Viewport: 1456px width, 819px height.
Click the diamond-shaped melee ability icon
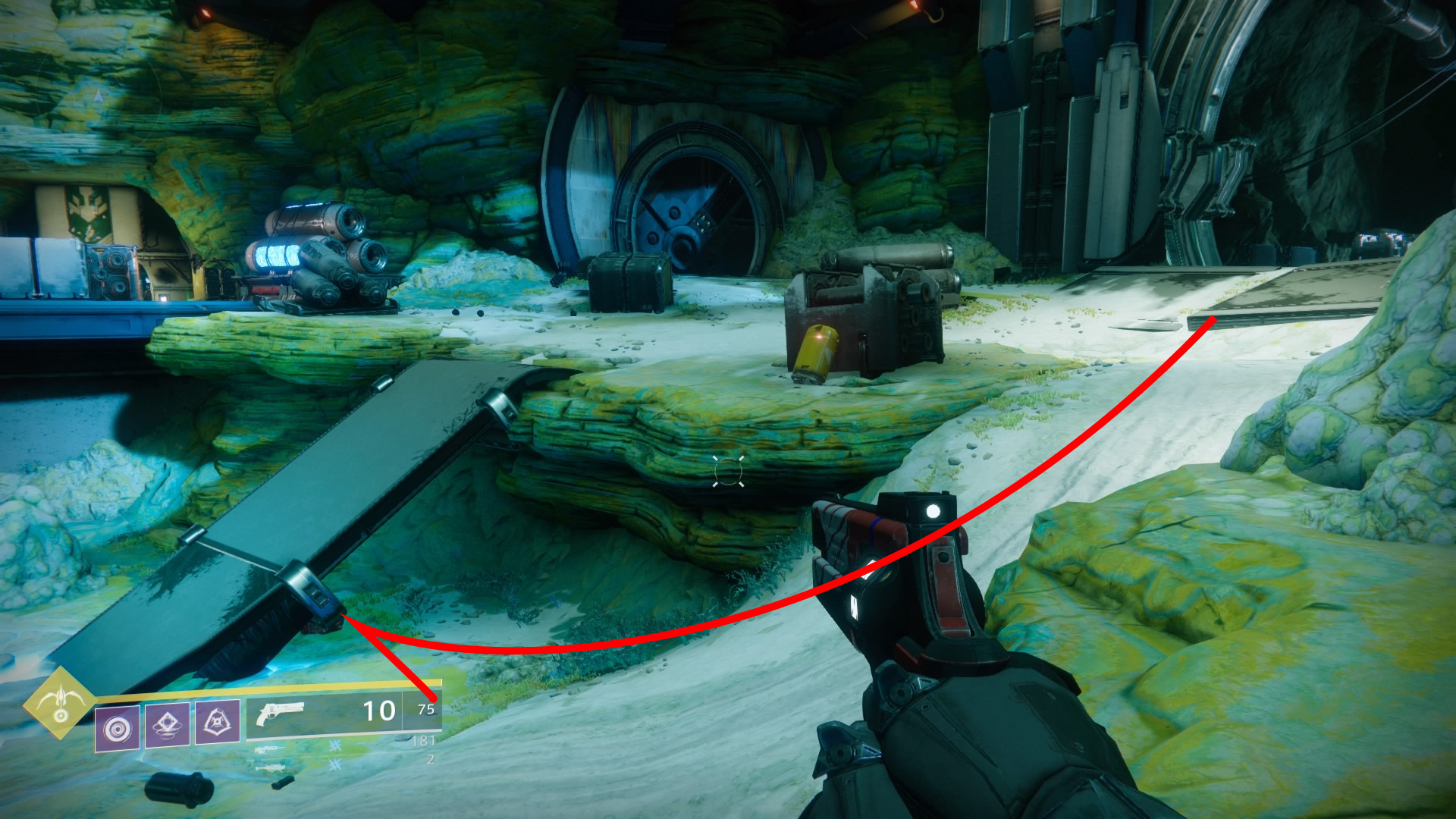pyautogui.click(x=167, y=725)
